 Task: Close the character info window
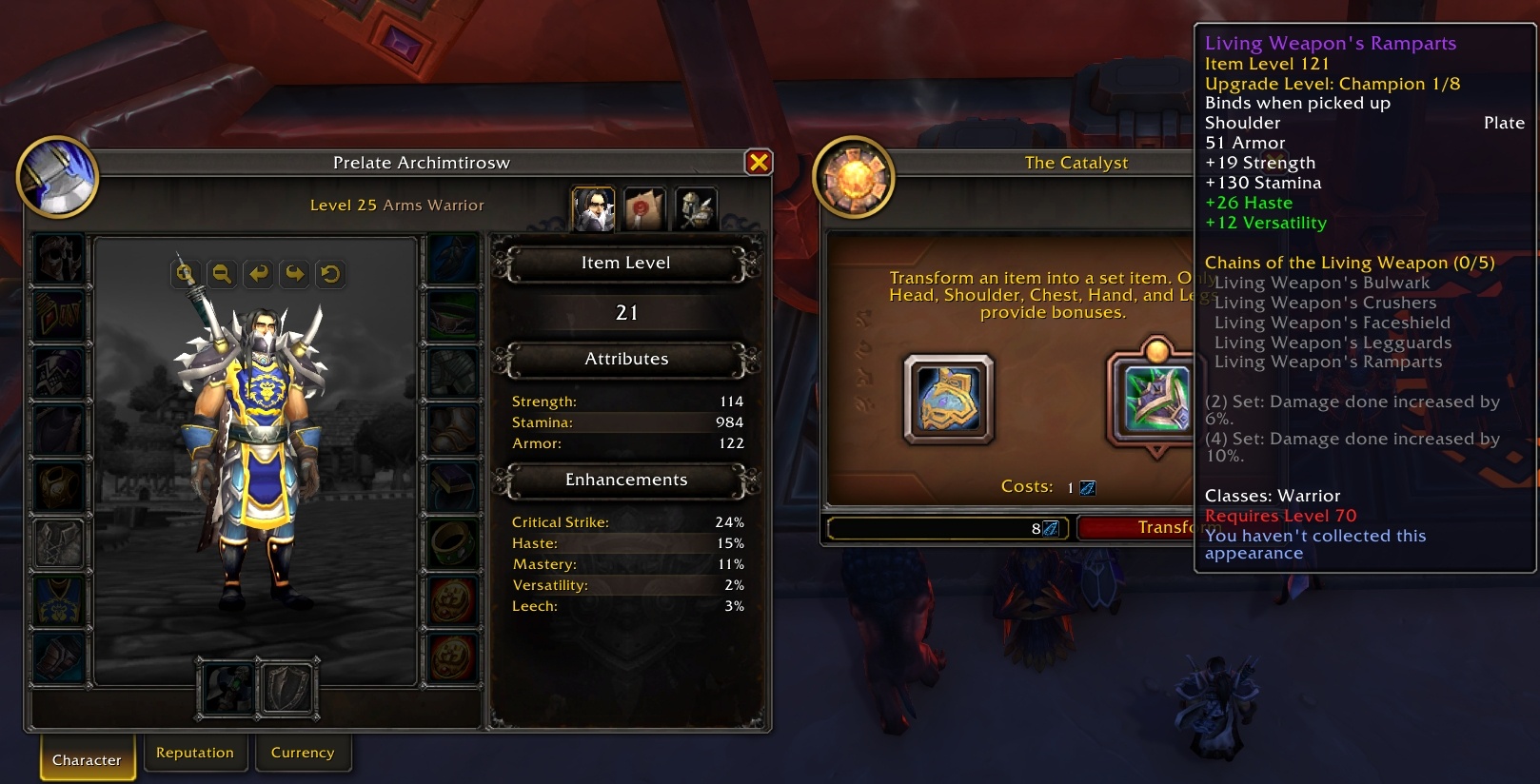click(759, 163)
